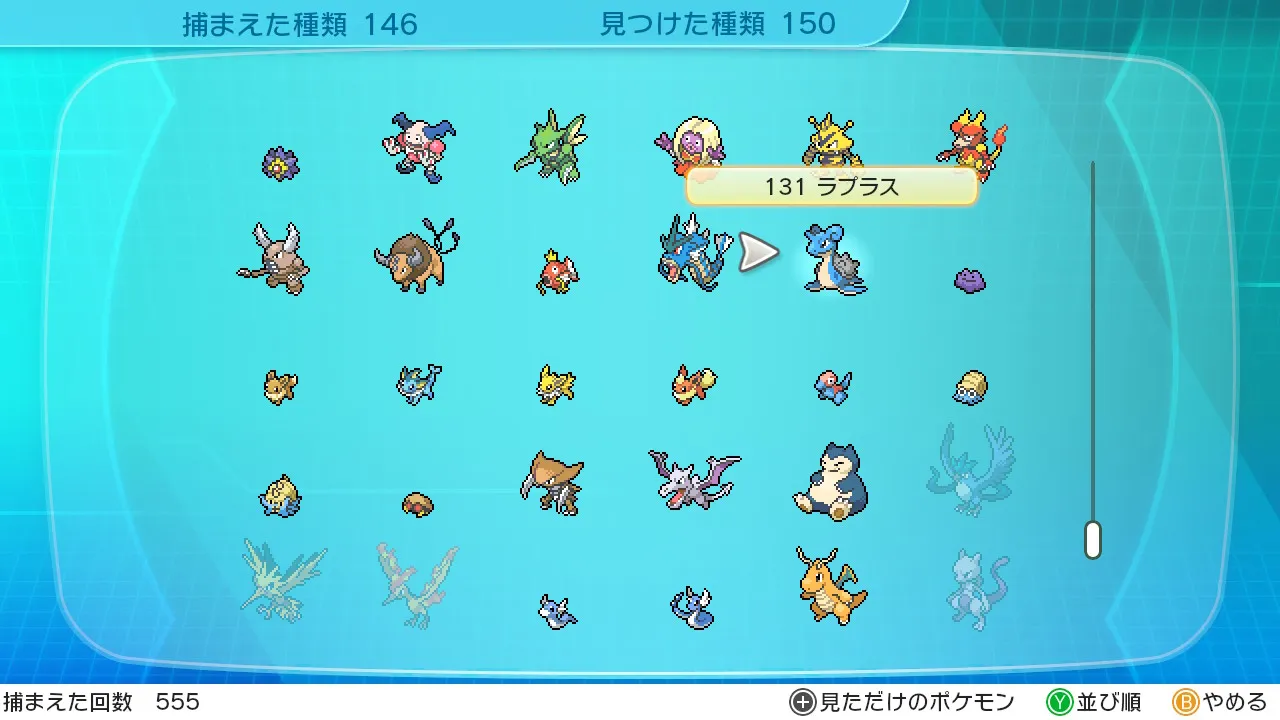The height and width of the screenshot is (720, 1280).
Task: Select the green Scyther sprite
Action: pyautogui.click(x=551, y=147)
